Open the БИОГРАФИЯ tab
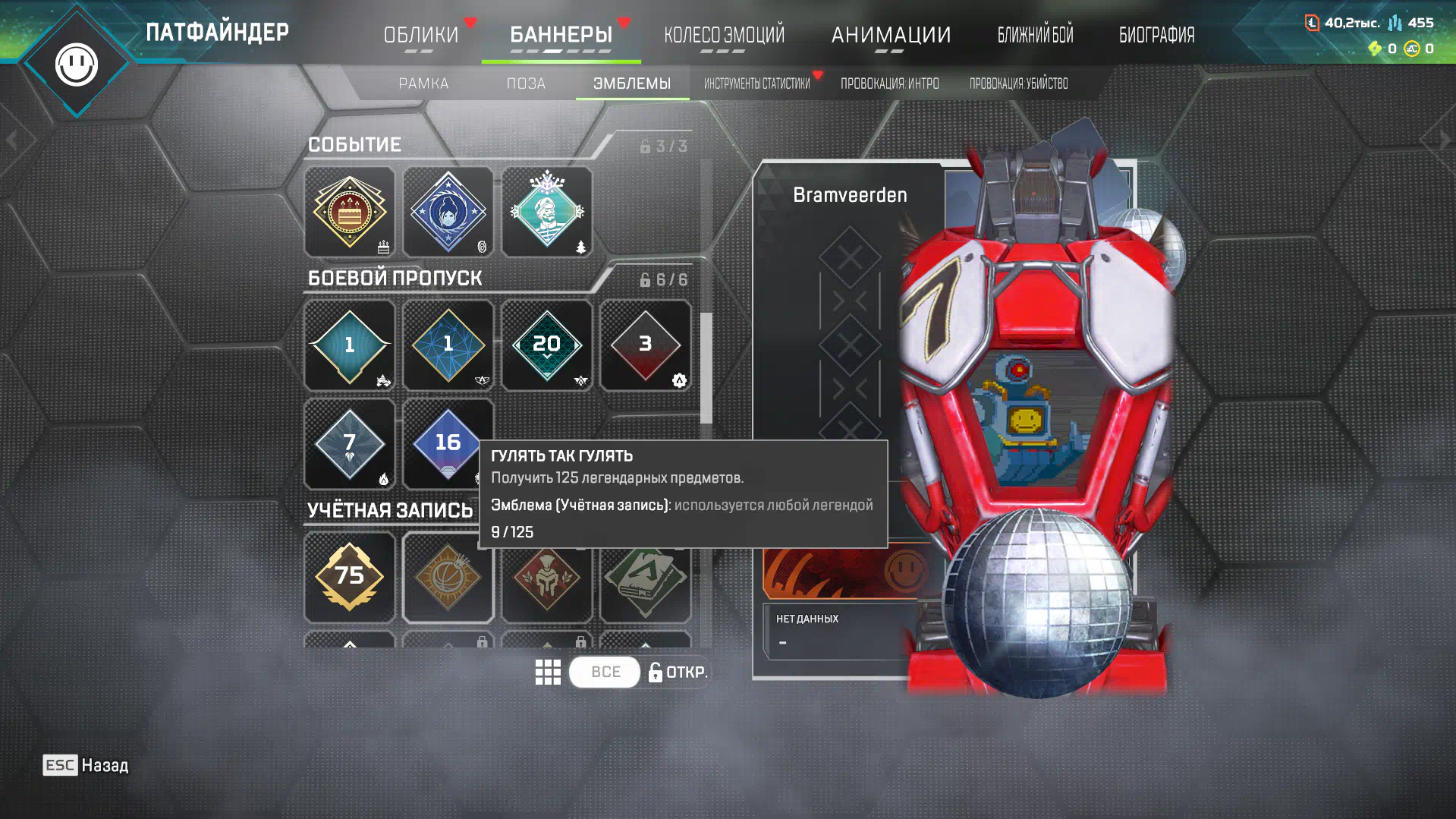The image size is (1456, 819). (1156, 35)
